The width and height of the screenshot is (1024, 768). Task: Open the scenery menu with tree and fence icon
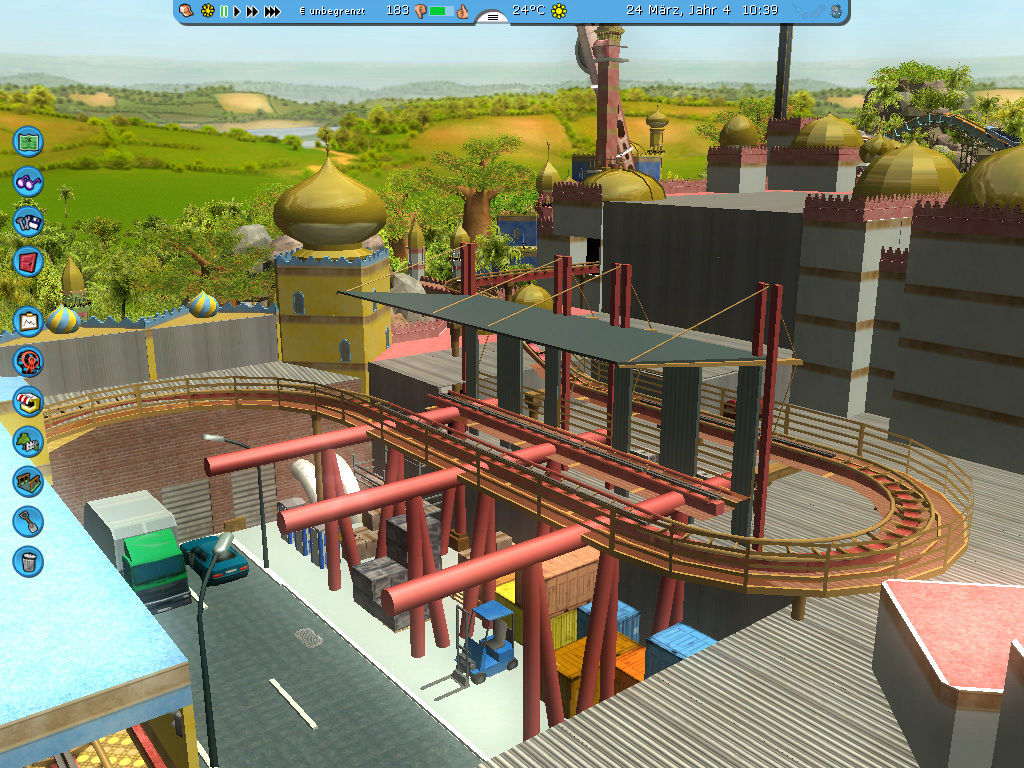pos(28,441)
